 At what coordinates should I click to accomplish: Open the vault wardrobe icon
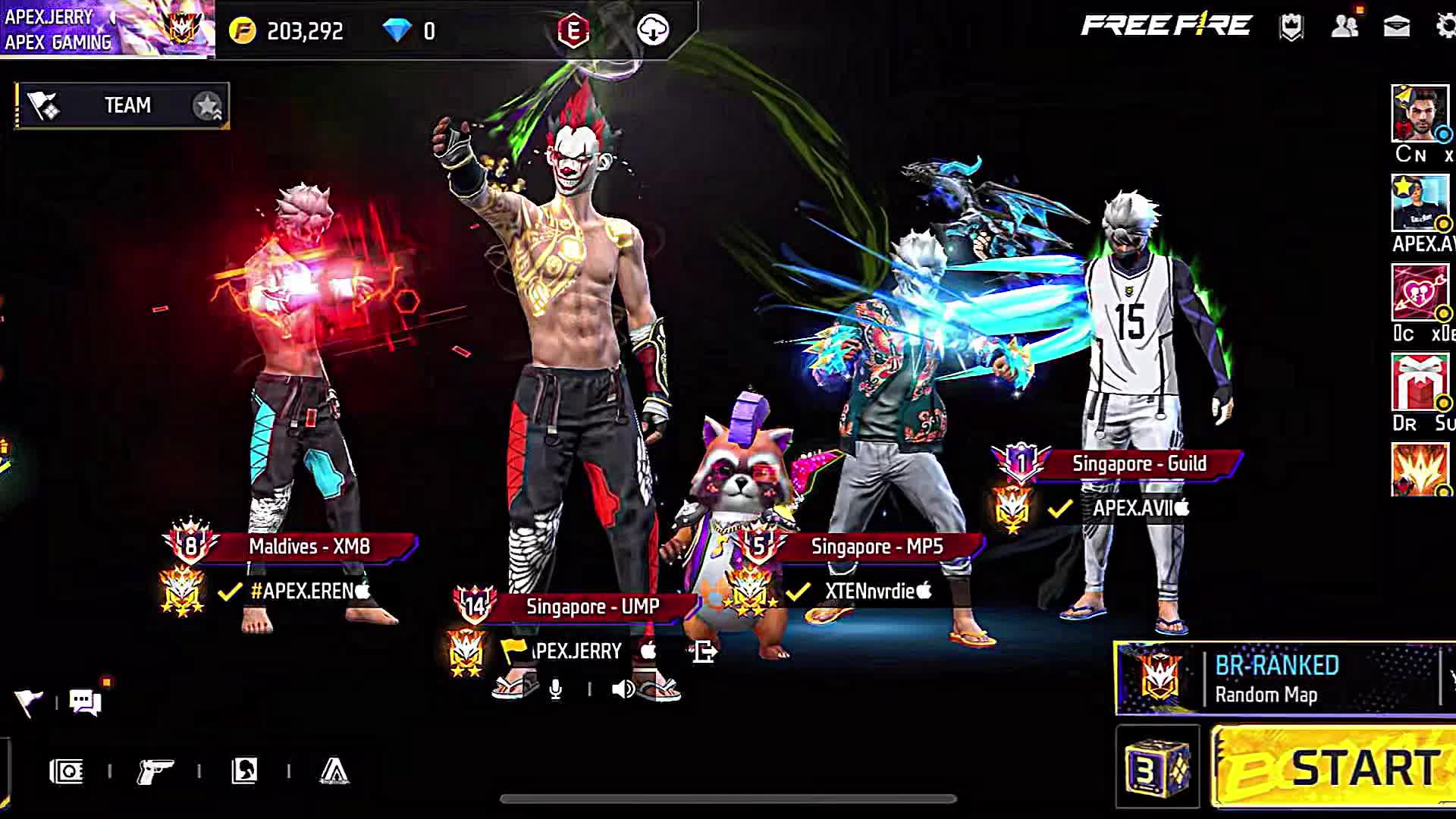click(x=67, y=772)
